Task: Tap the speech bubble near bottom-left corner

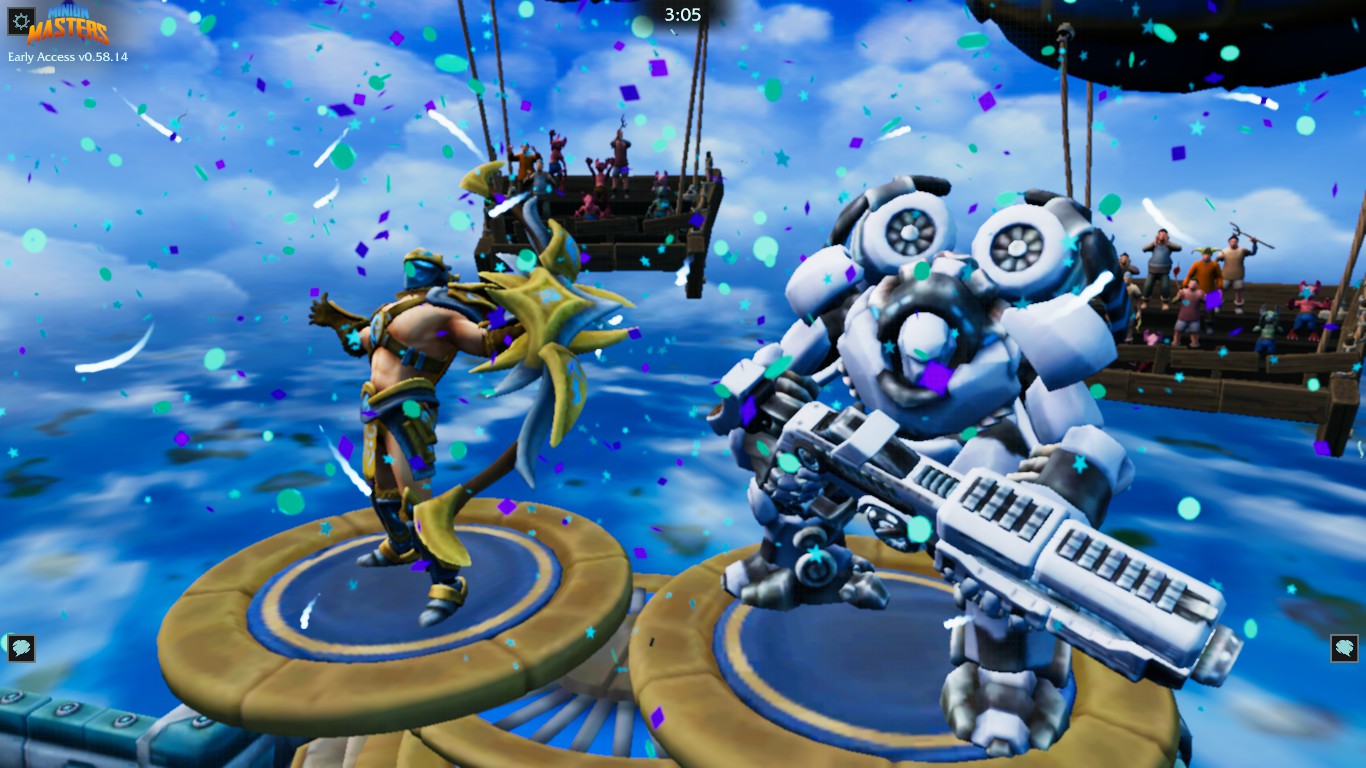Action: (21, 648)
